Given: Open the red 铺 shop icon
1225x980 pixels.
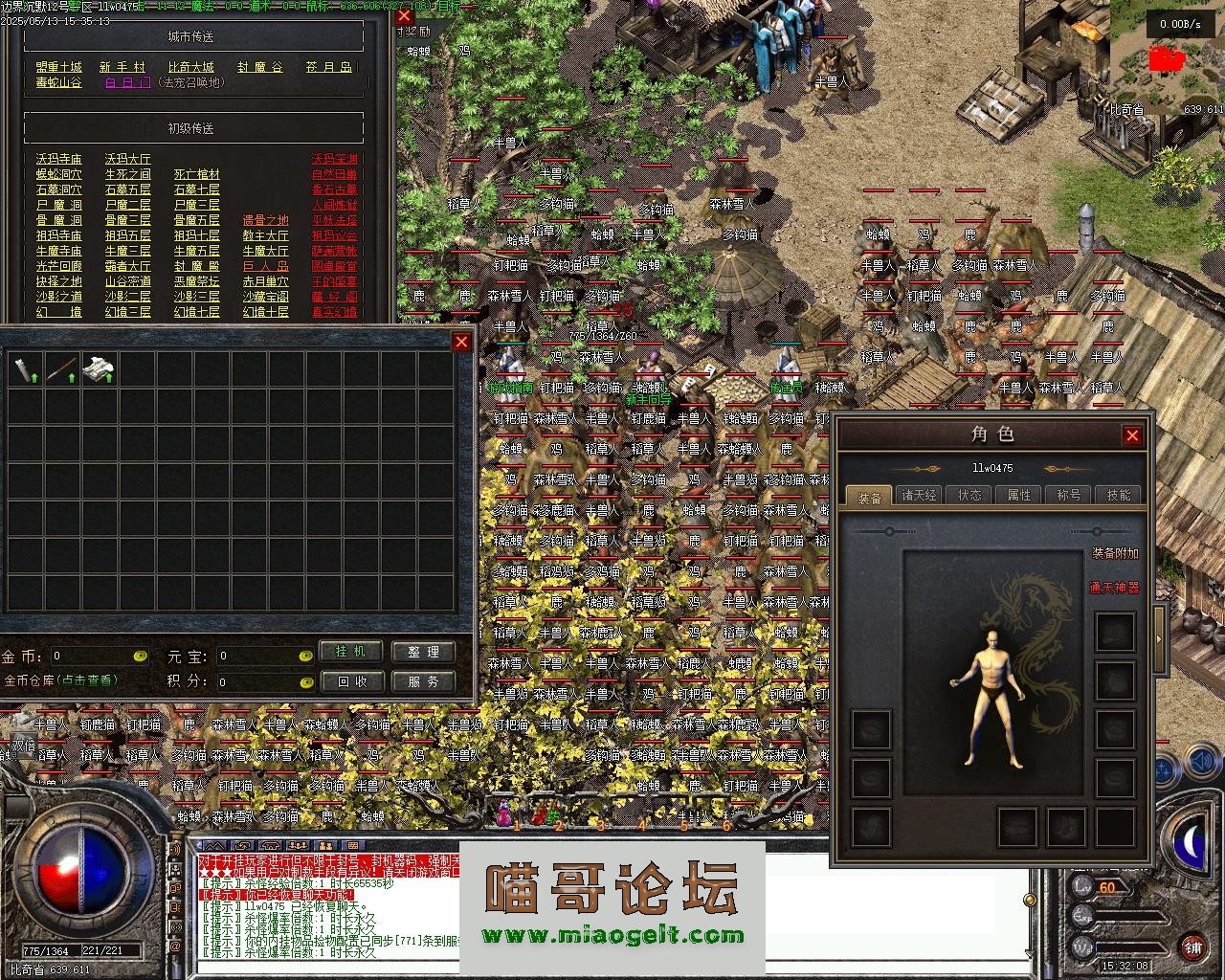Looking at the screenshot, I should [1192, 948].
